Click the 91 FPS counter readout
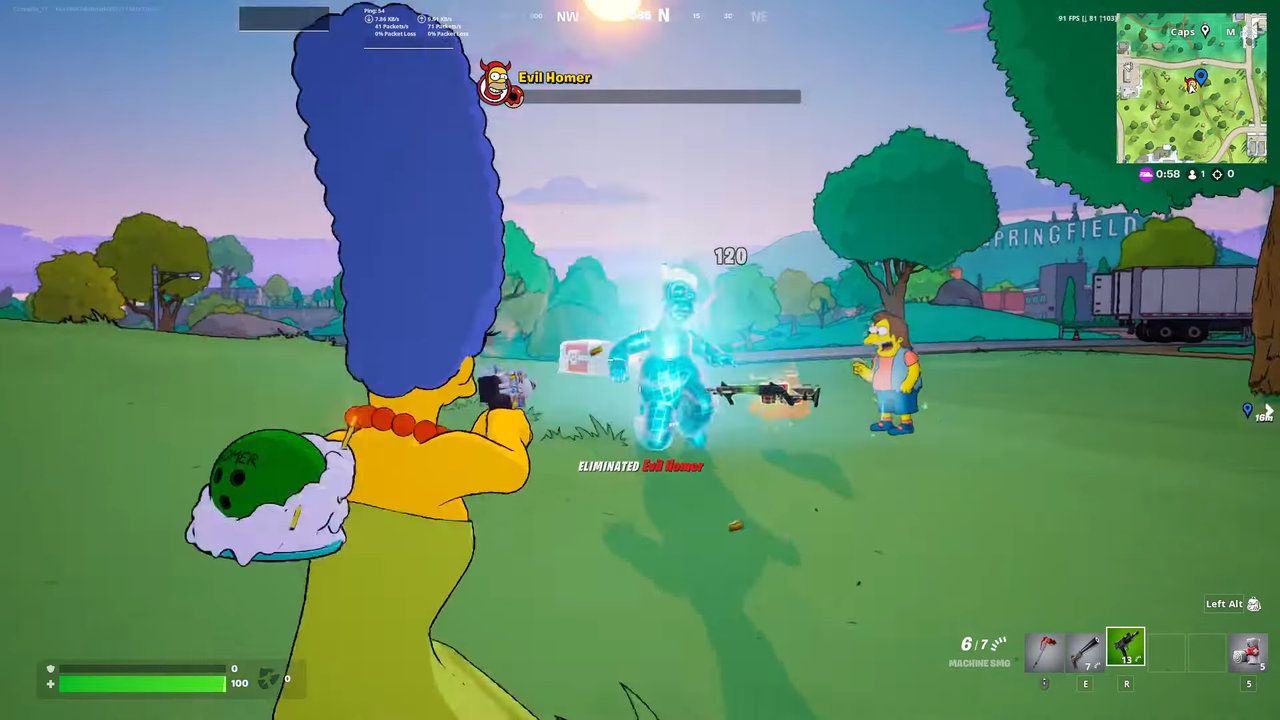This screenshot has width=1280, height=720. pos(1071,18)
